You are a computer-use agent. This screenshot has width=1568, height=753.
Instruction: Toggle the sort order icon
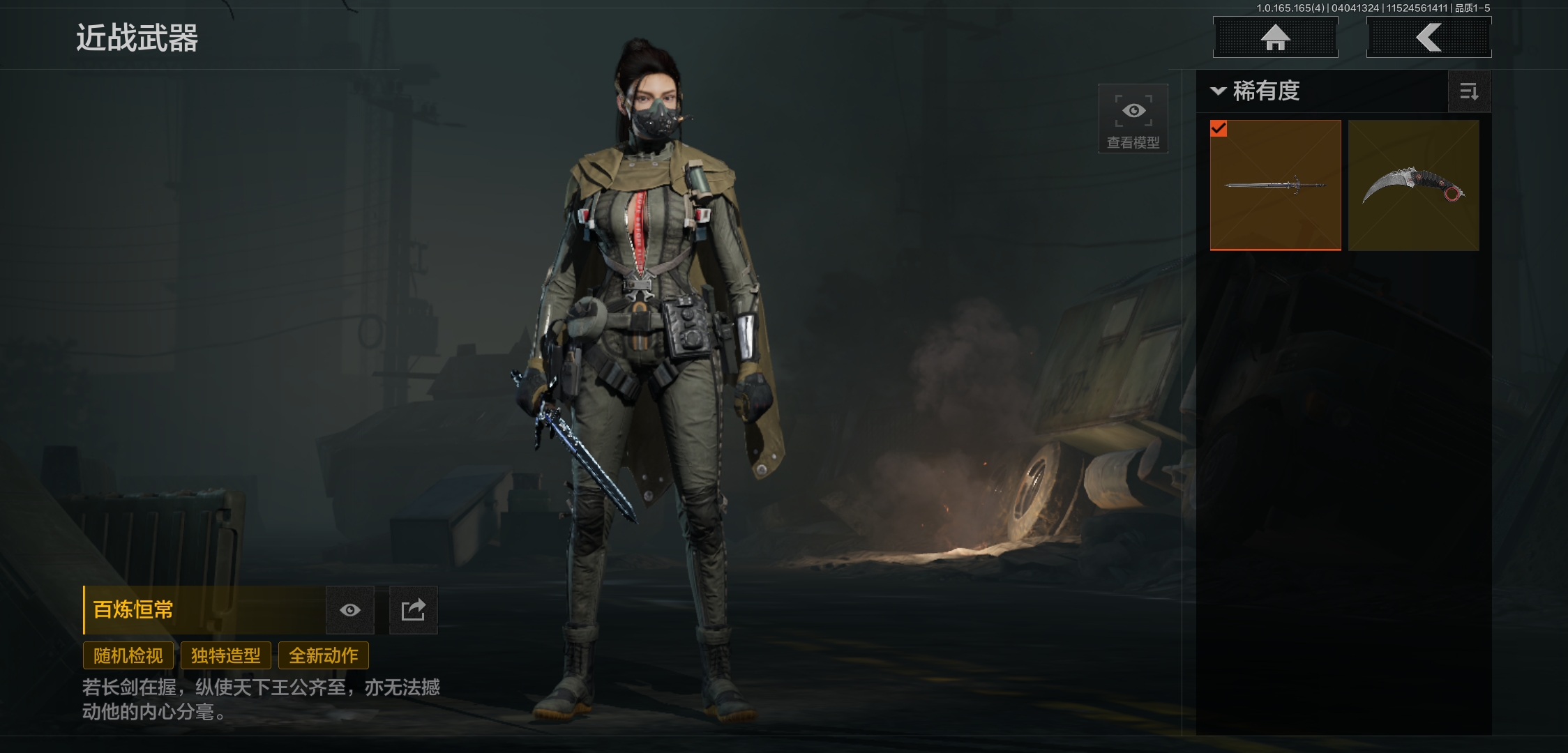click(x=1469, y=91)
